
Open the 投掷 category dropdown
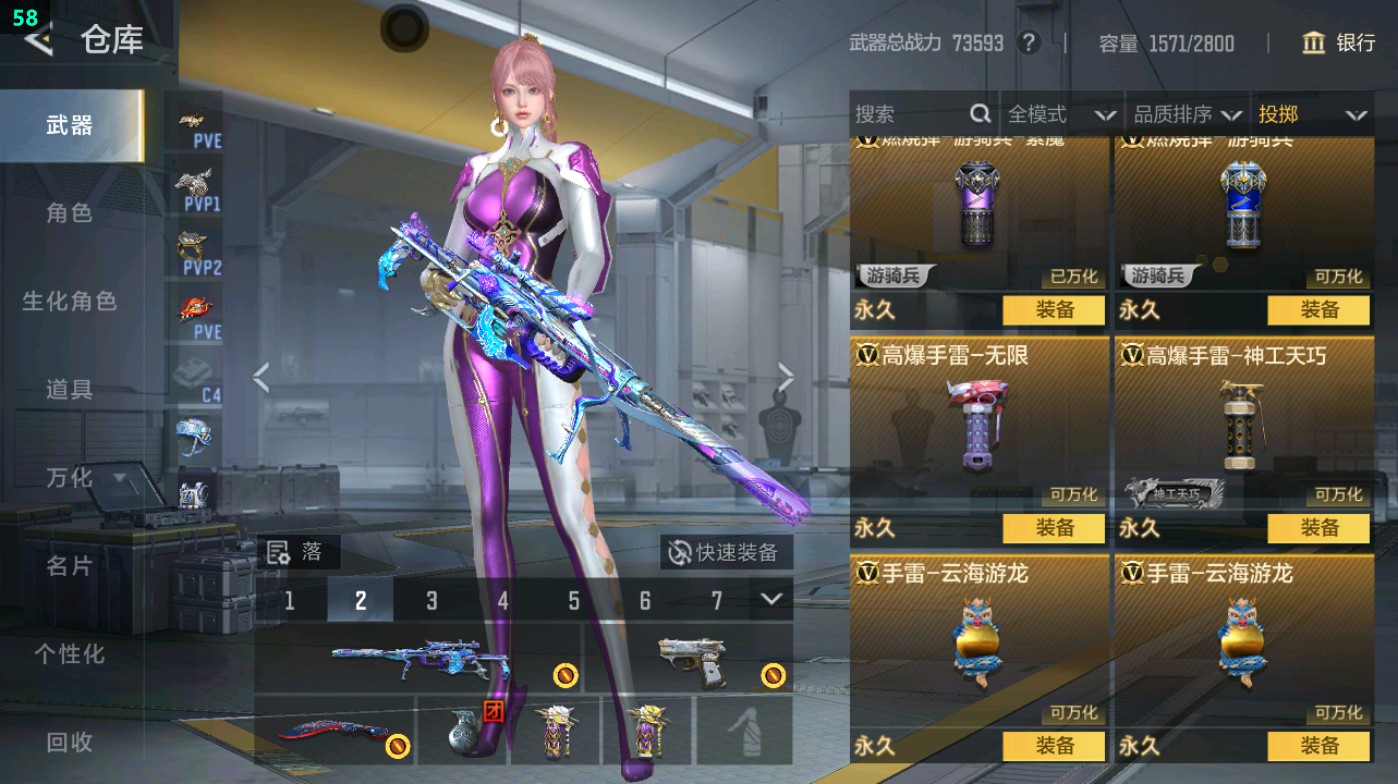click(1313, 114)
